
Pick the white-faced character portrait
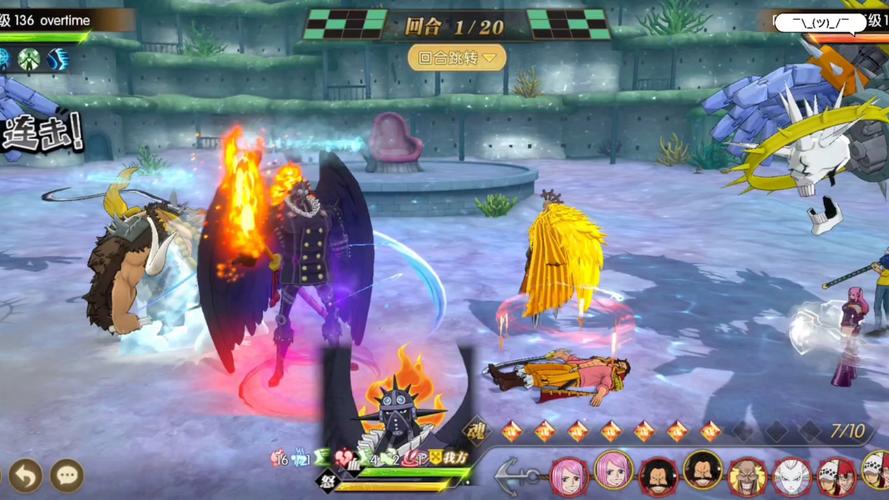[x=792, y=476]
